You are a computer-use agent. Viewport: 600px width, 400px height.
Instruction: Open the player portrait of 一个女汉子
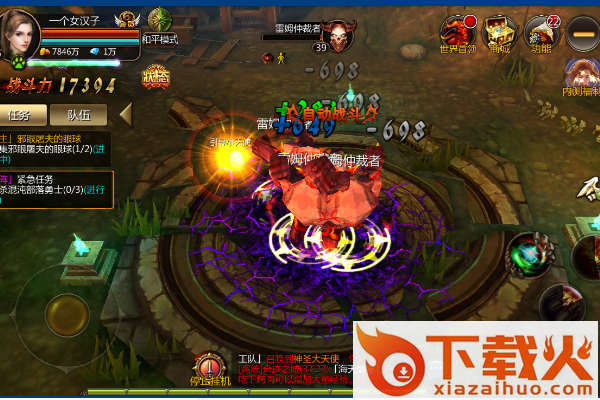click(x=20, y=32)
